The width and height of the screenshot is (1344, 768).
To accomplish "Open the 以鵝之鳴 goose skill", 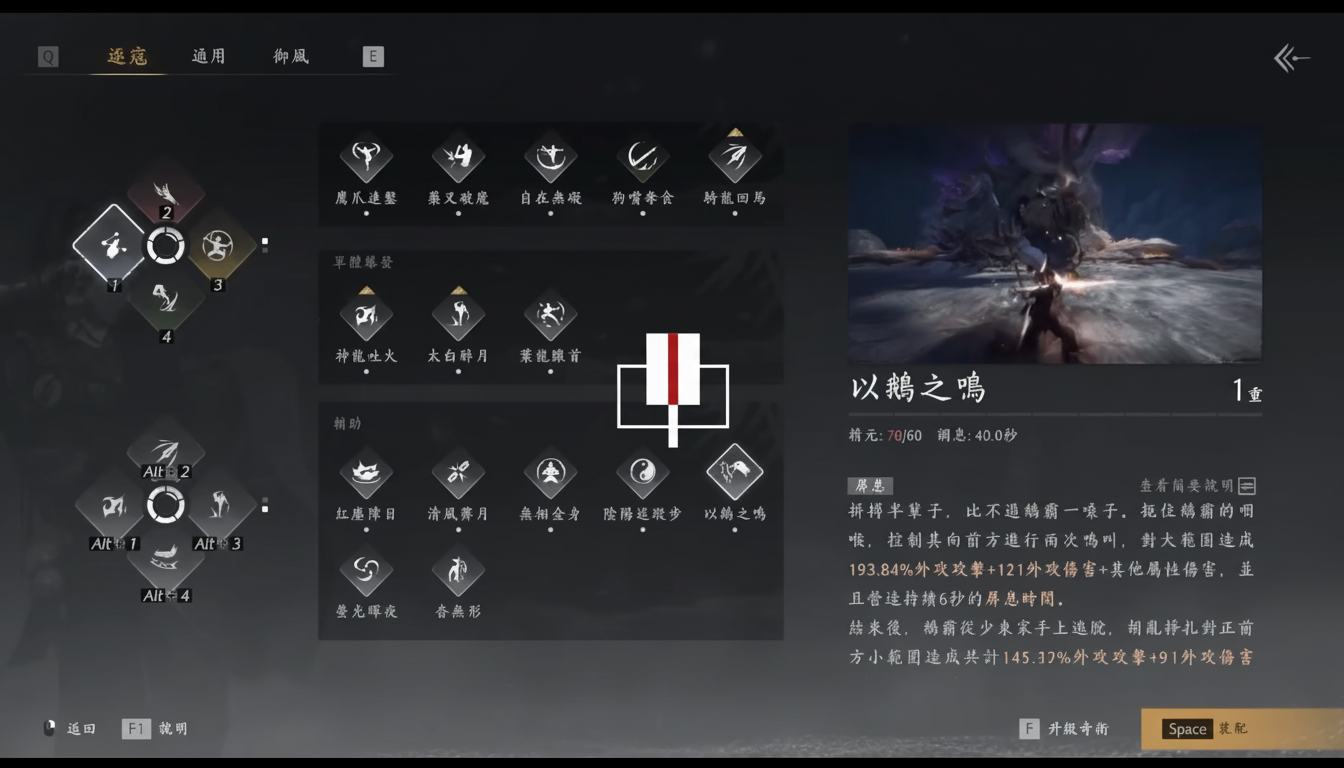I will [x=734, y=473].
